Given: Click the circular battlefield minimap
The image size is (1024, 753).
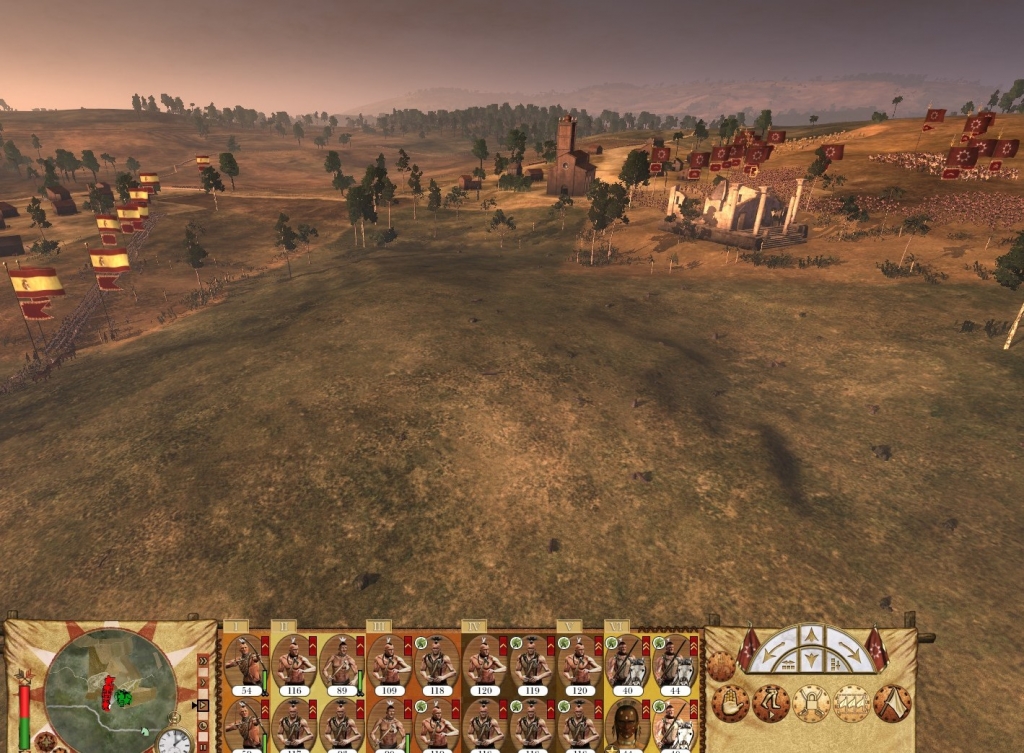Looking at the screenshot, I should (x=110, y=684).
